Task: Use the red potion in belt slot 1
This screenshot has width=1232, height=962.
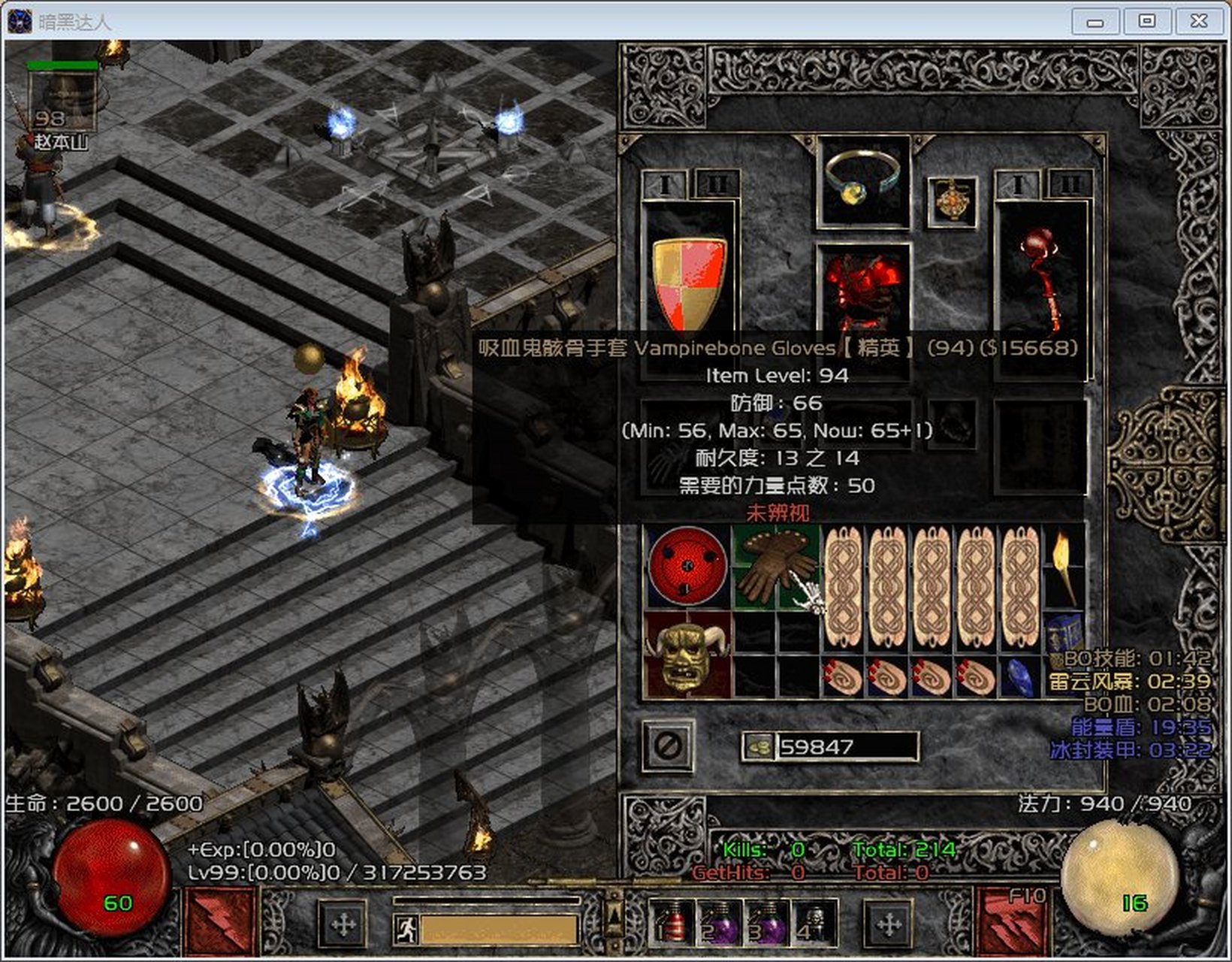Action: pos(671,922)
